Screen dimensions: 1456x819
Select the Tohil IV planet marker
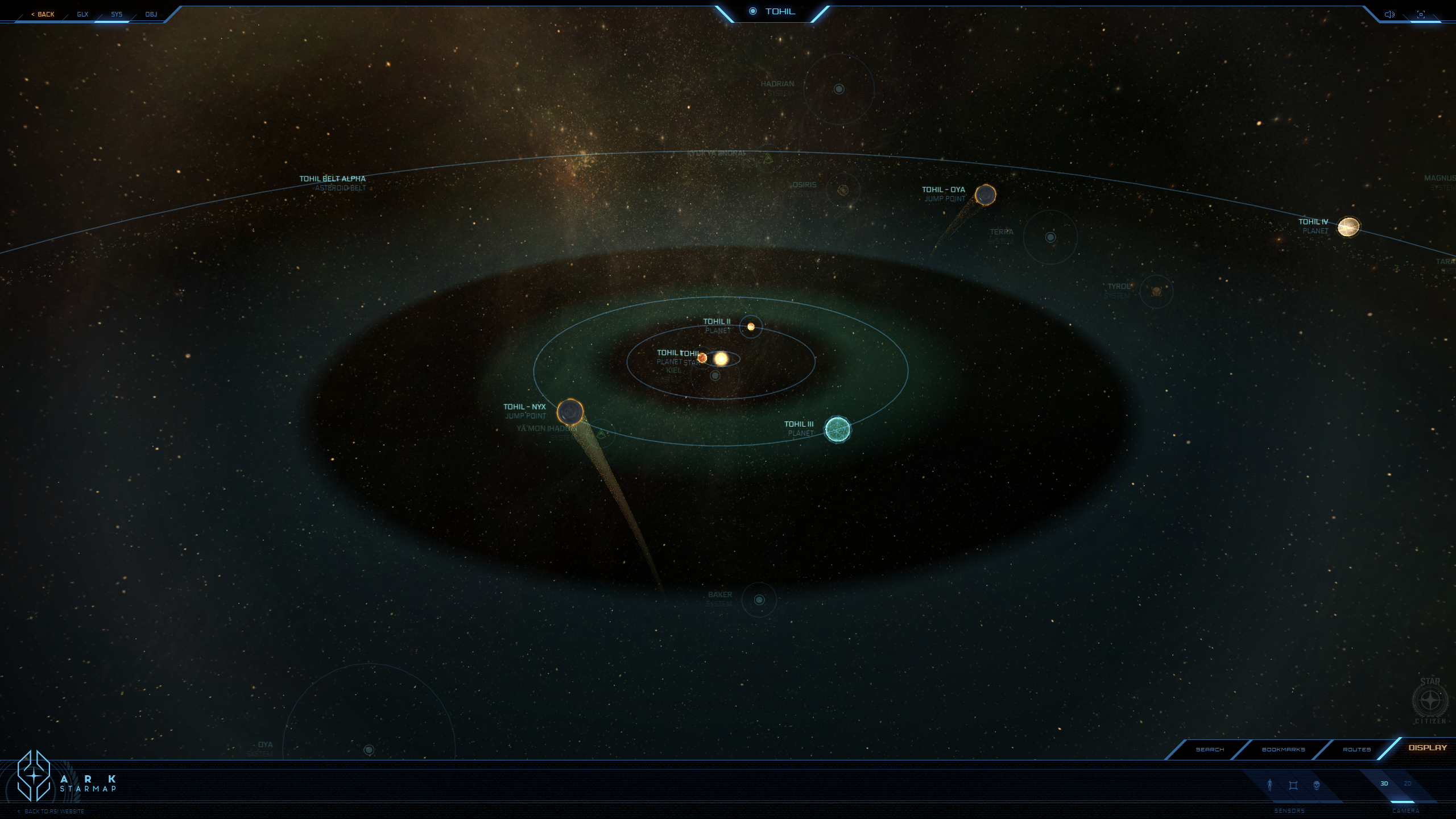[x=1349, y=226]
